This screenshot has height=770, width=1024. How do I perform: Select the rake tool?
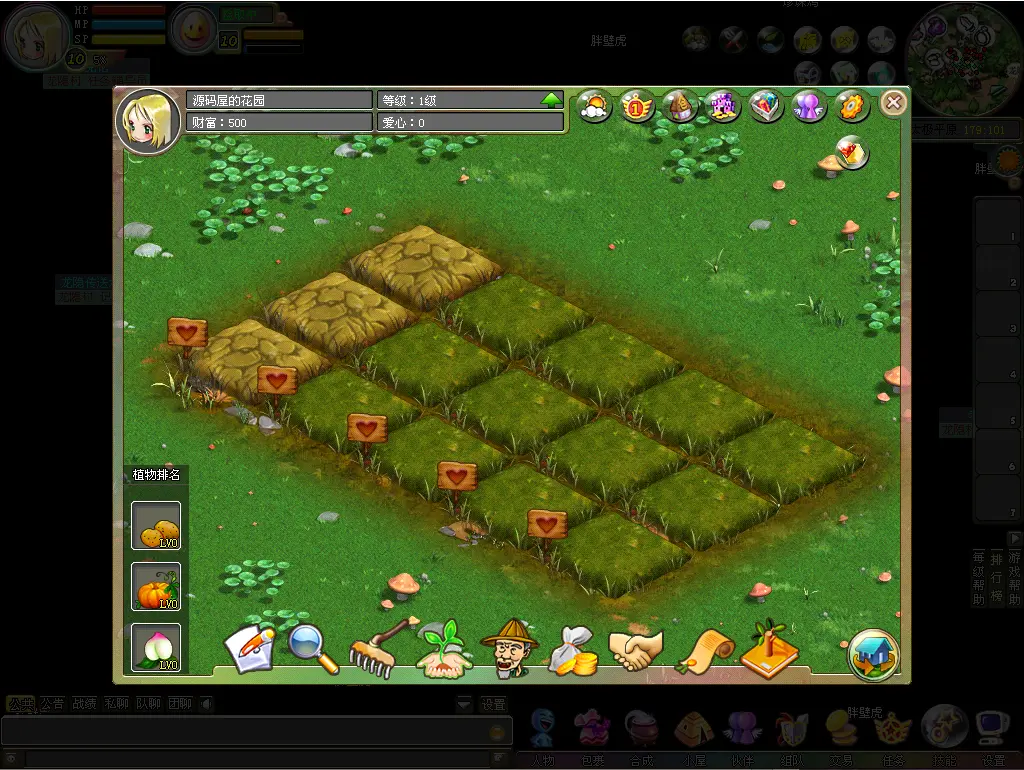pyautogui.click(x=380, y=646)
